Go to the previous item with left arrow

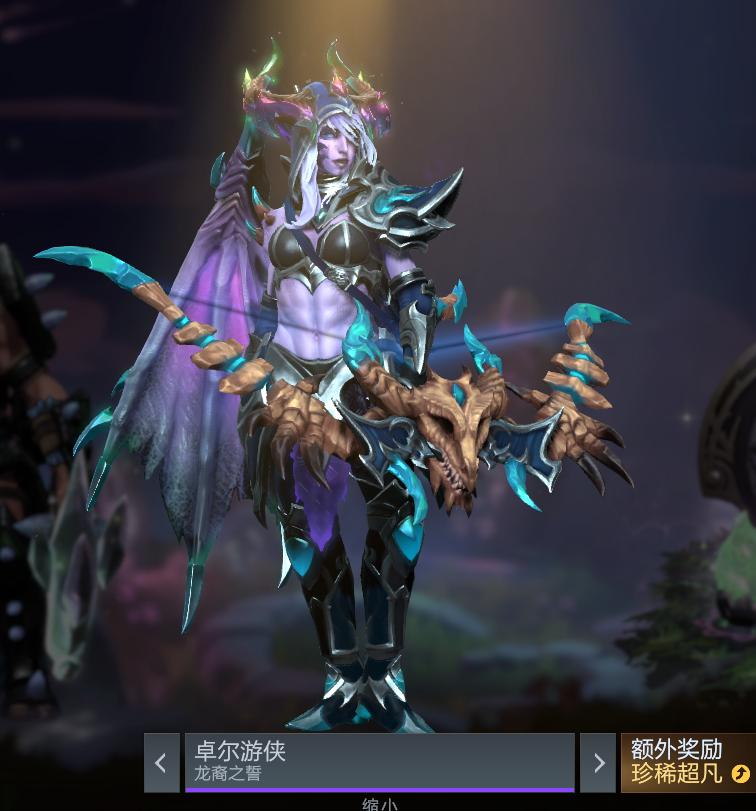pyautogui.click(x=161, y=763)
